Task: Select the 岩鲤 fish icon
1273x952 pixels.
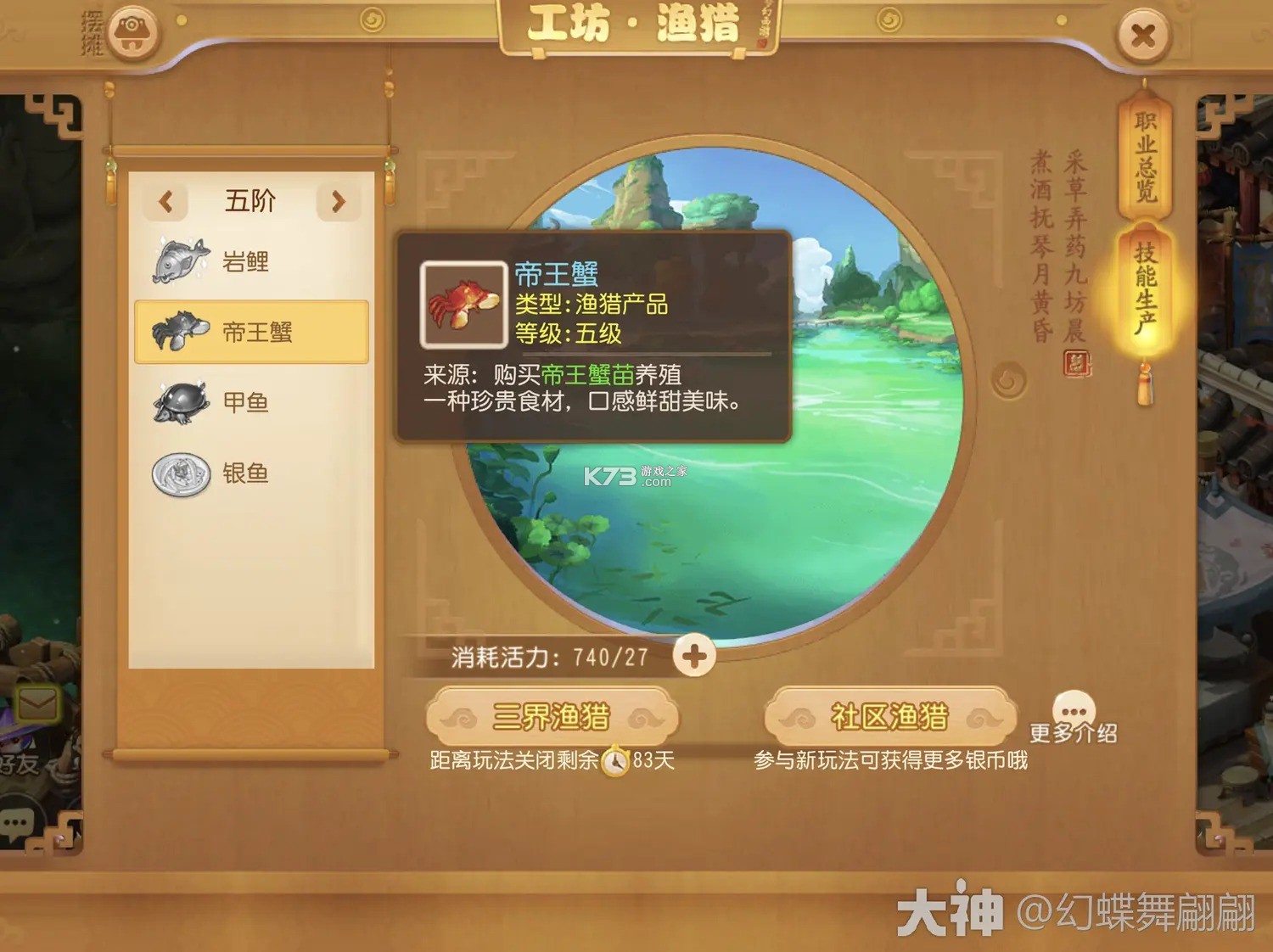Action: 179,260
